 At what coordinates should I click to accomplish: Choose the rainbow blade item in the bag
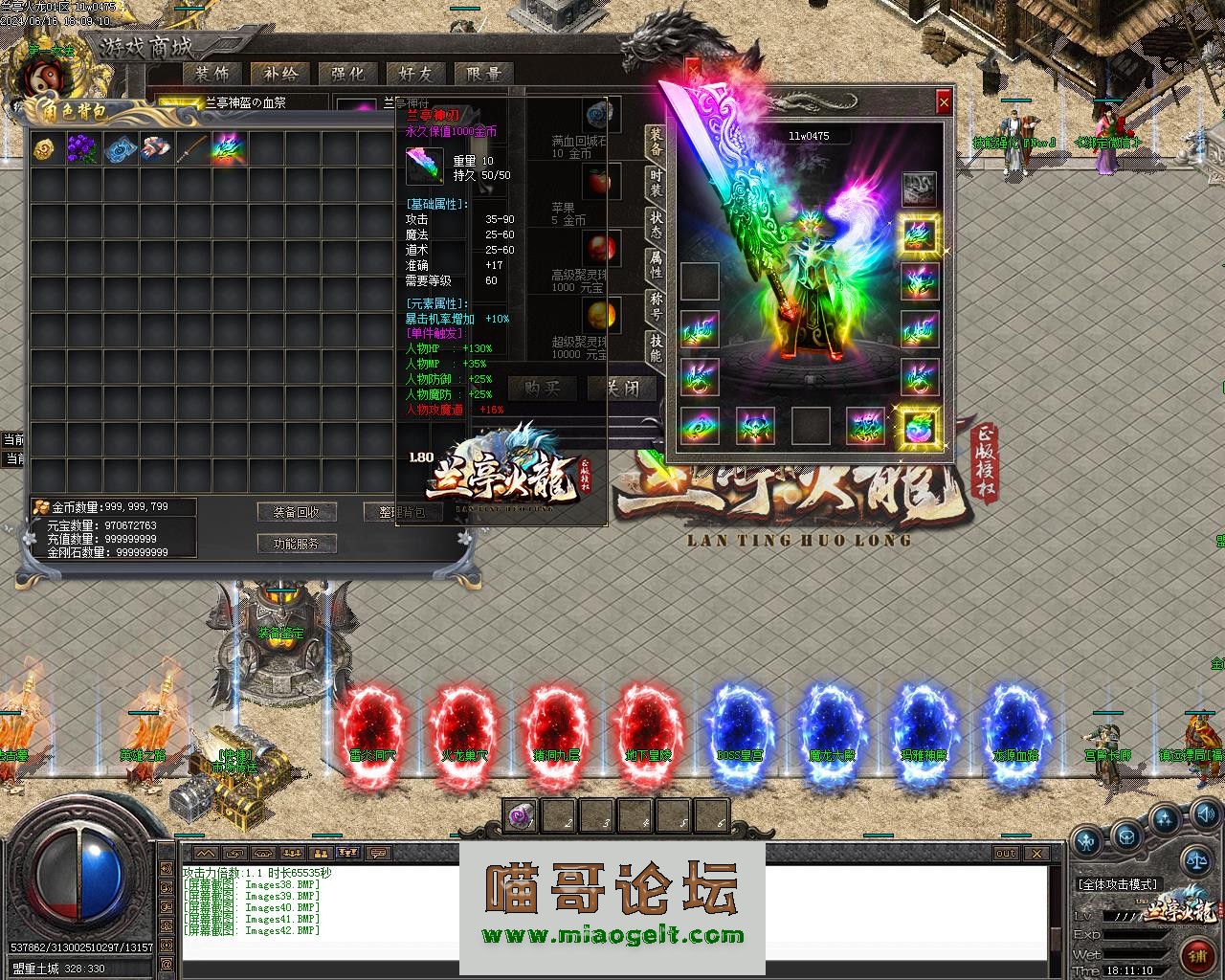pos(229,148)
